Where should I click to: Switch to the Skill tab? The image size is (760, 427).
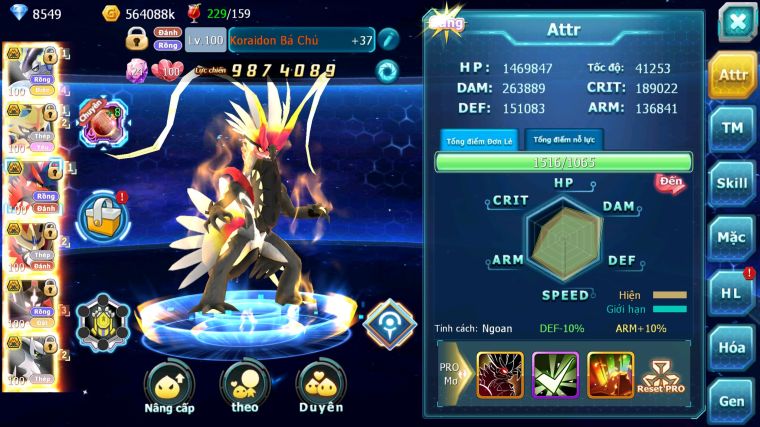(732, 183)
